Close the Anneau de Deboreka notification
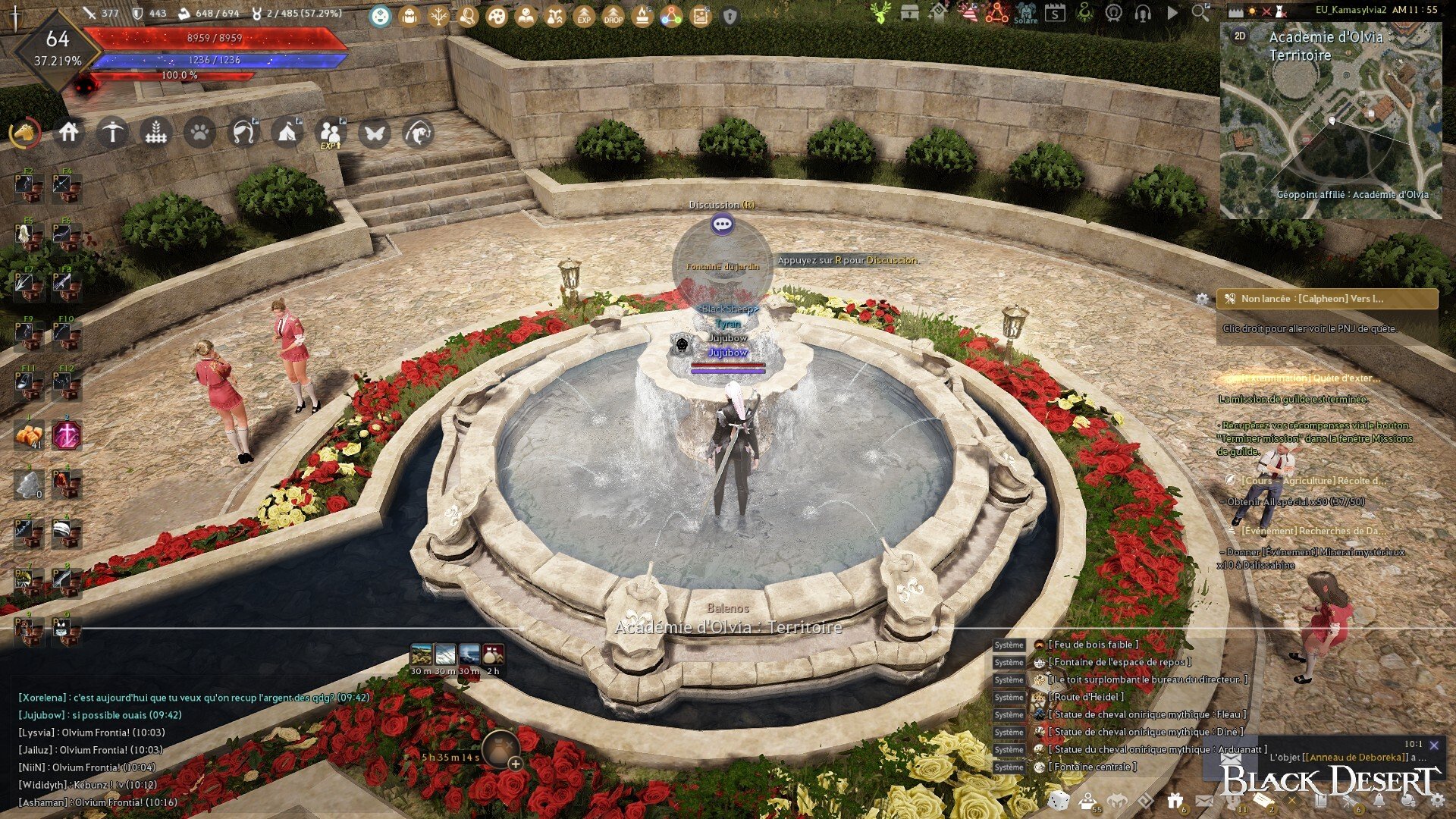The height and width of the screenshot is (819, 1456). (1434, 745)
